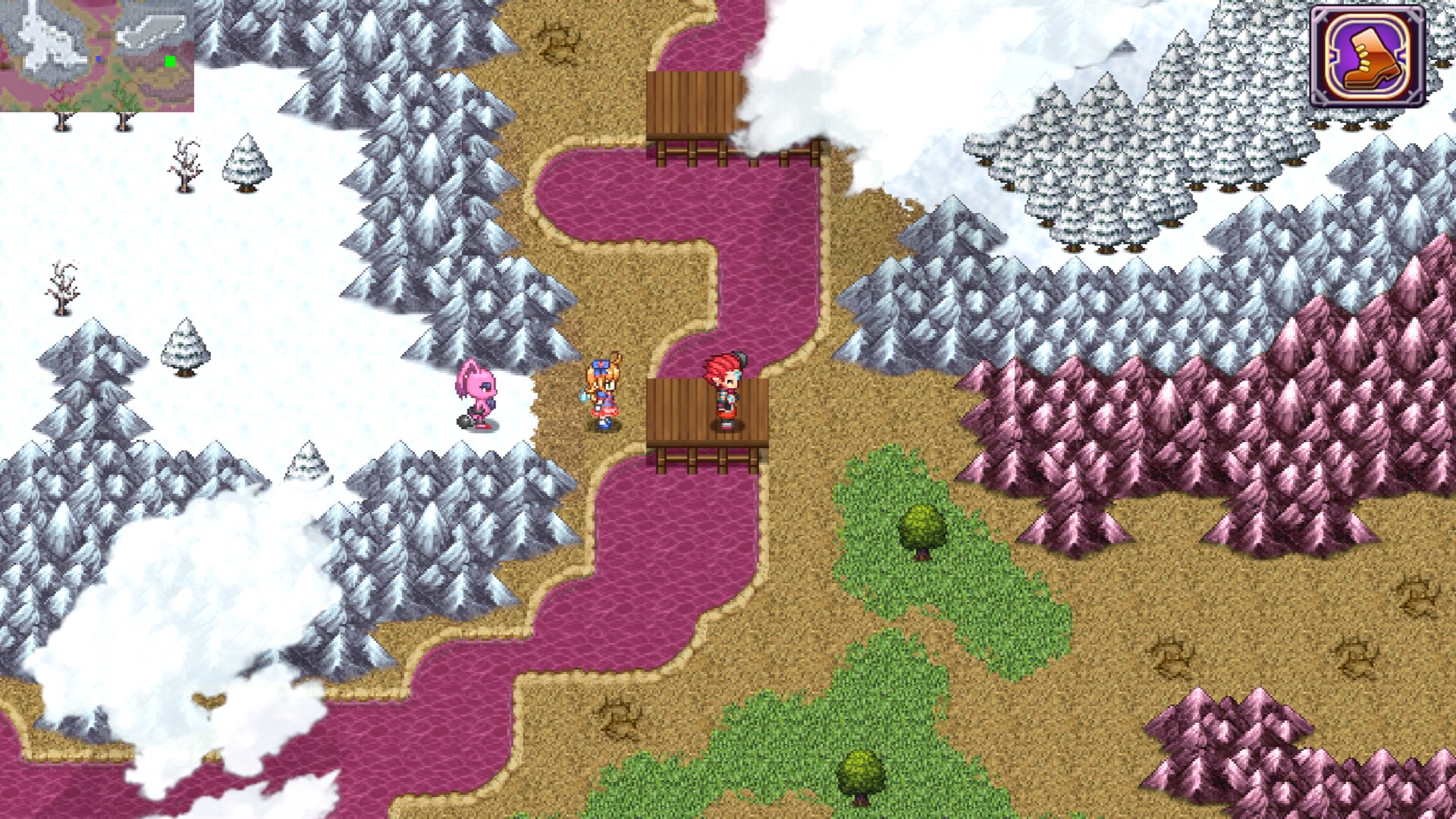Viewport: 1456px width, 819px height.
Task: Click the cloud bank covering the upper path
Action: click(x=834, y=76)
